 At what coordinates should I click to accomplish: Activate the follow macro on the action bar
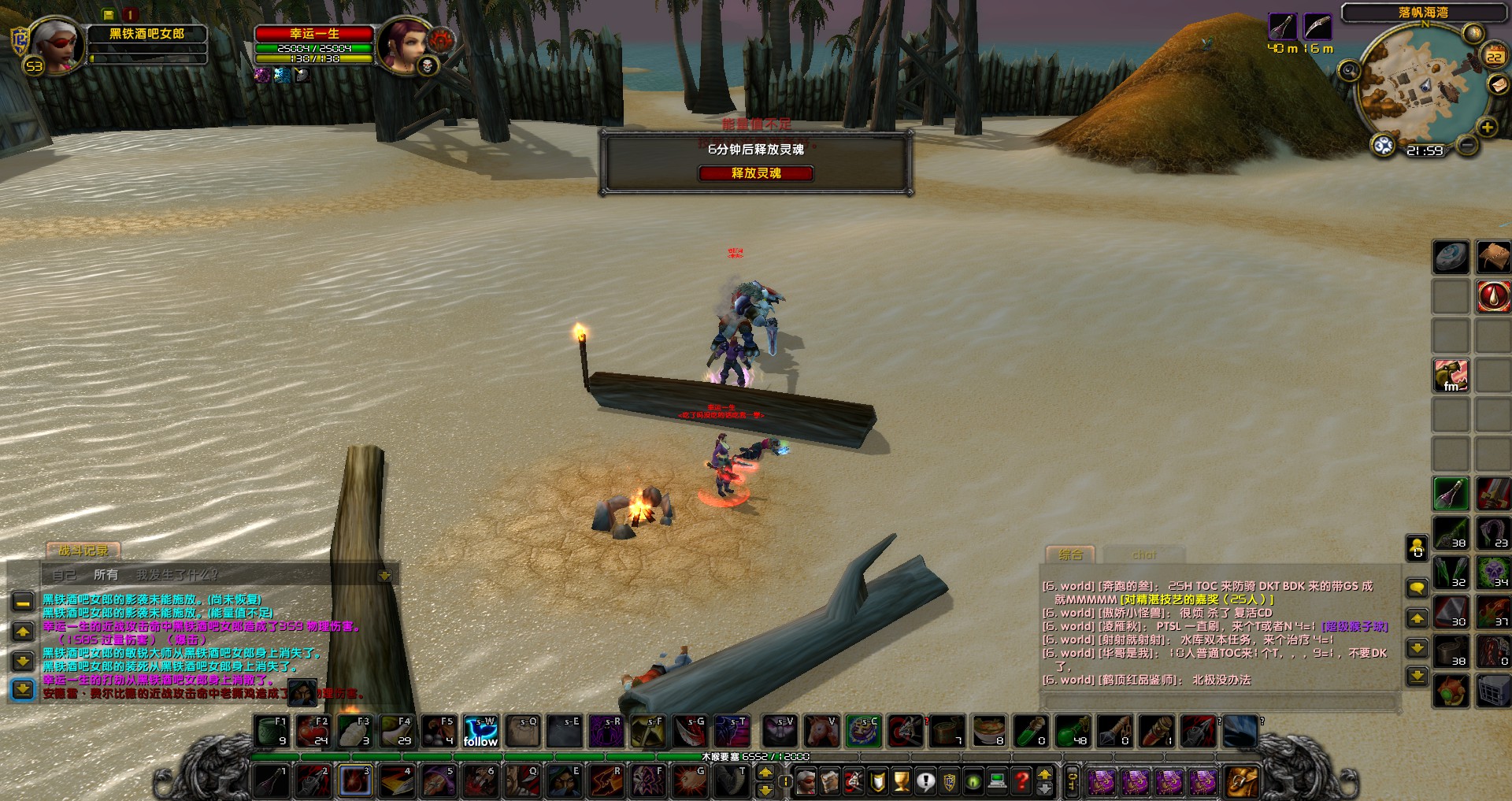coord(480,732)
